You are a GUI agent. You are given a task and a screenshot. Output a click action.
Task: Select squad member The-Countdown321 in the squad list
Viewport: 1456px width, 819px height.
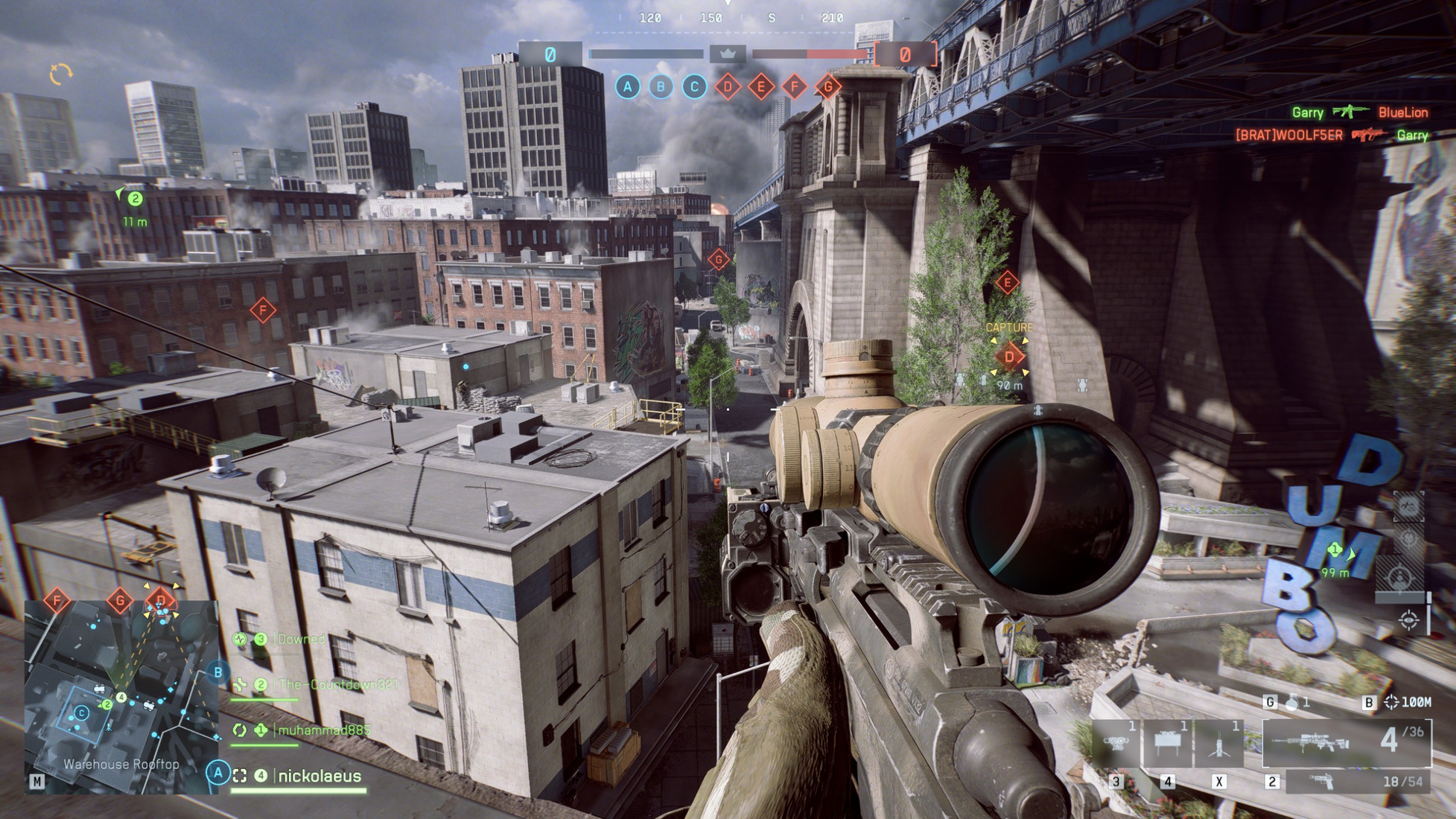pos(337,684)
